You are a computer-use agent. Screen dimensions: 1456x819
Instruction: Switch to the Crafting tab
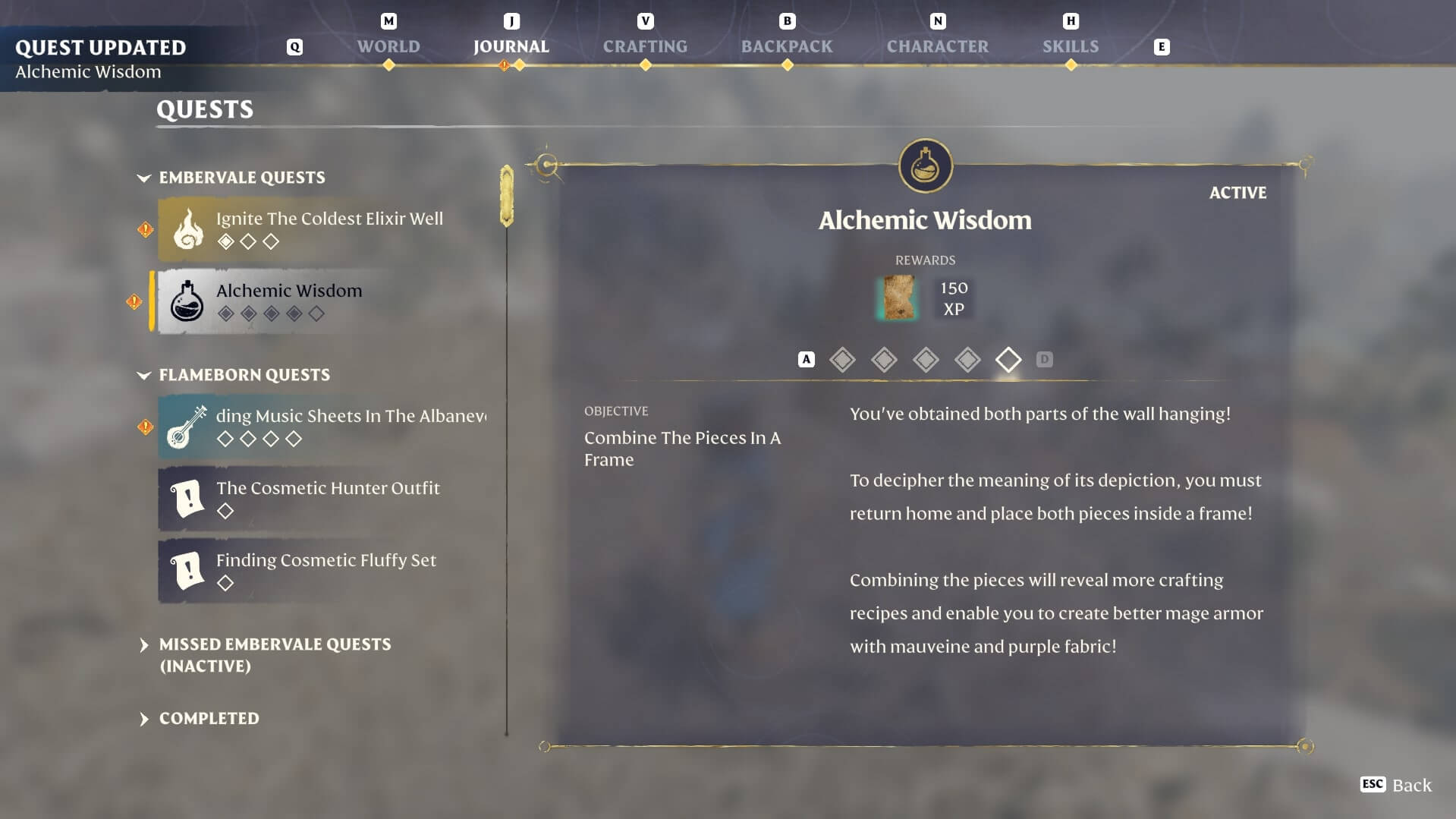coord(645,46)
